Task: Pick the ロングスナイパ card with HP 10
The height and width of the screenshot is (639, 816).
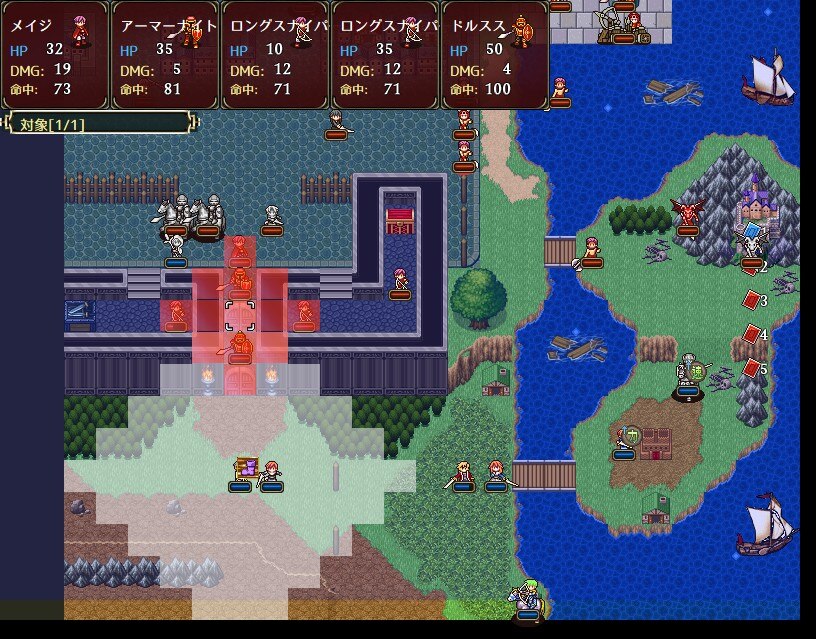Action: click(x=275, y=55)
